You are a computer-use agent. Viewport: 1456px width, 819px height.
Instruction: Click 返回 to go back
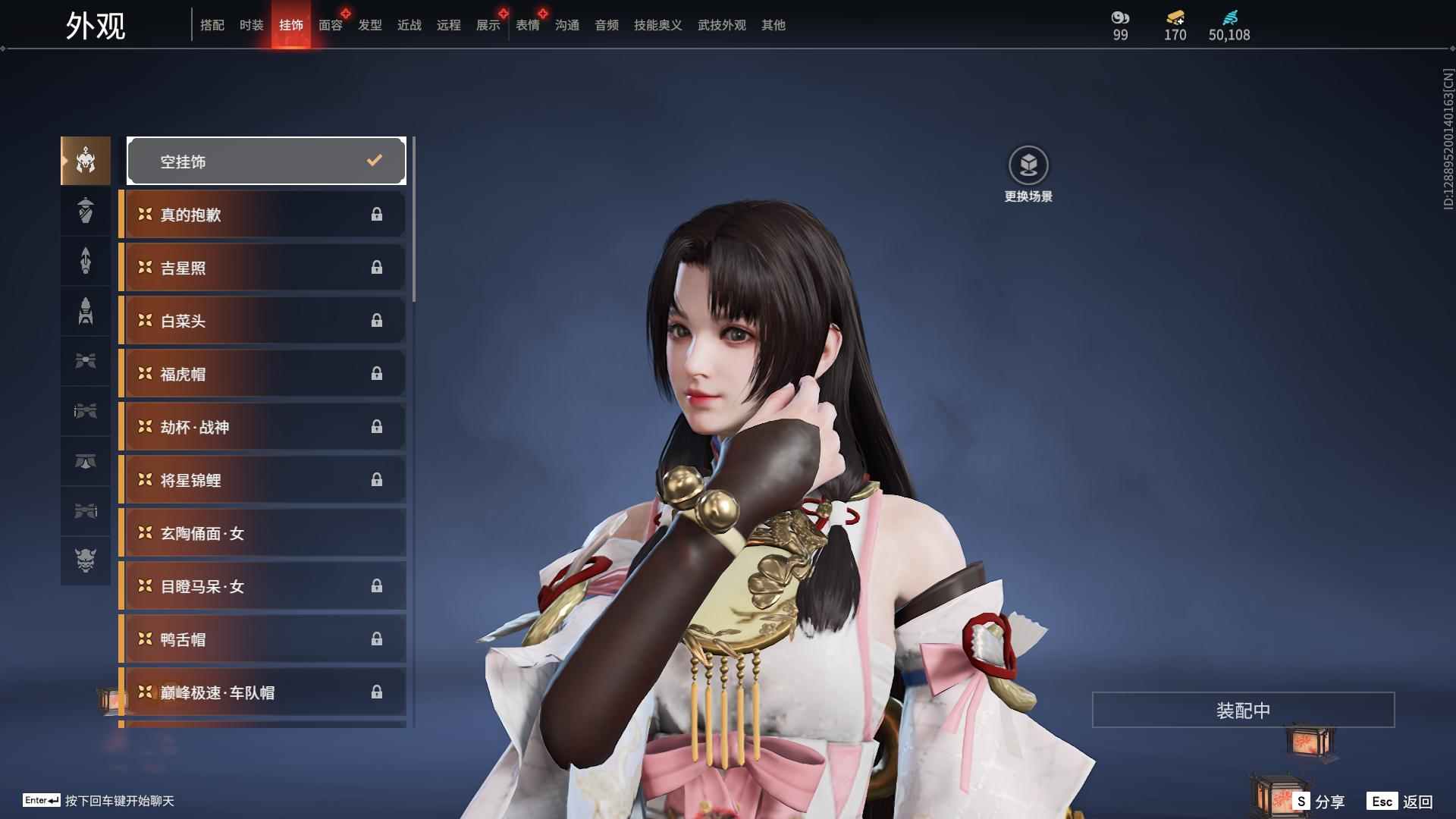tap(1401, 801)
